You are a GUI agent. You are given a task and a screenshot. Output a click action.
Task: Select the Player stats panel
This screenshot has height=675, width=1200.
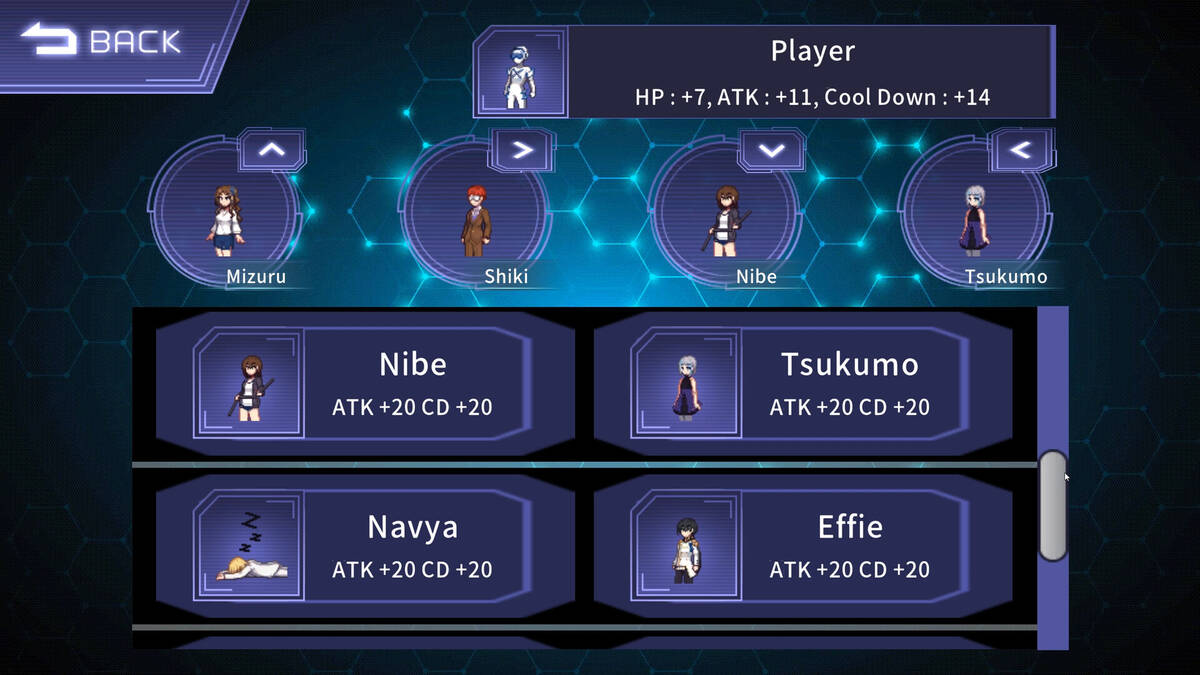pyautogui.click(x=765, y=72)
